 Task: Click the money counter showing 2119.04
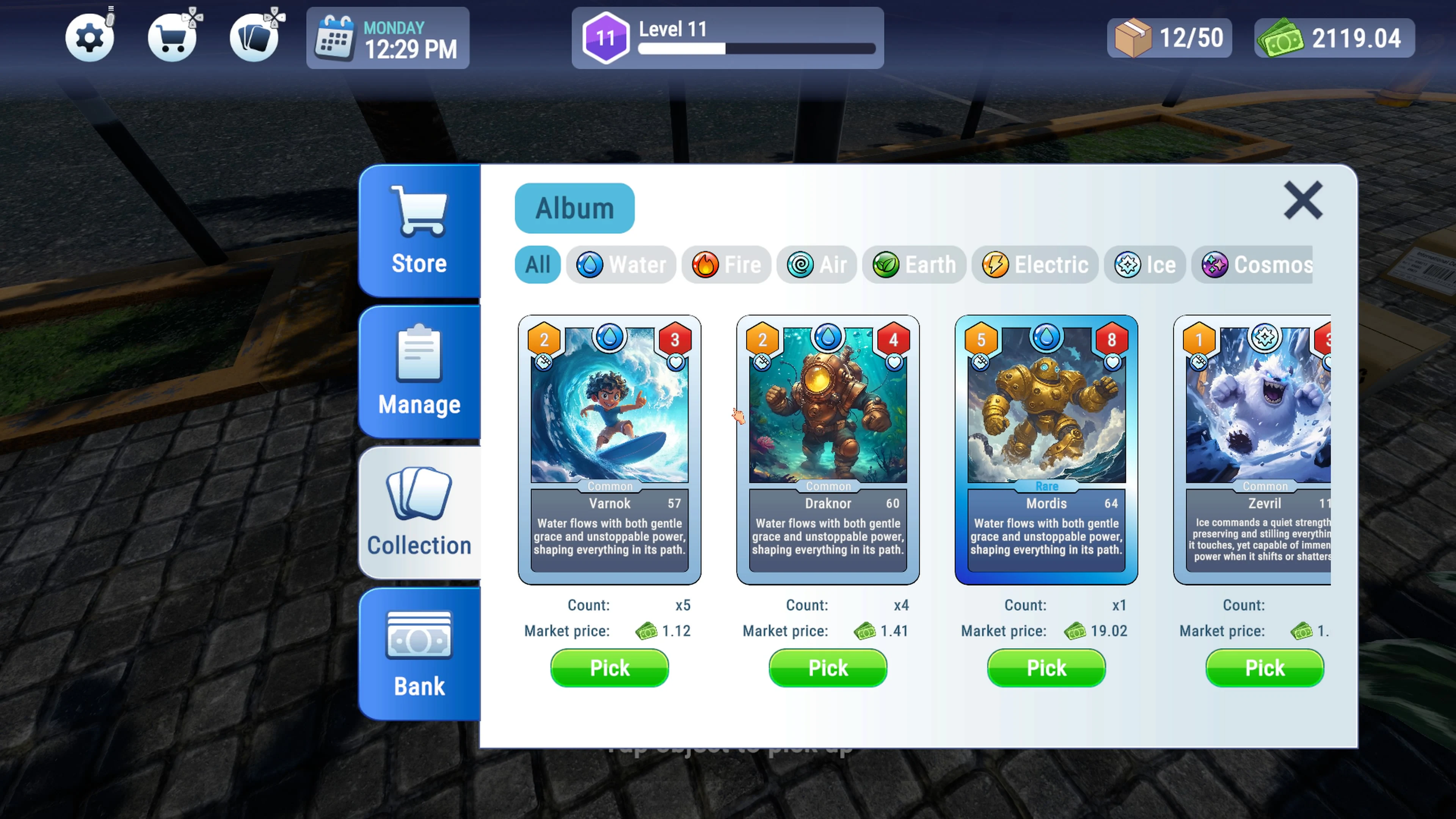coord(1334,39)
